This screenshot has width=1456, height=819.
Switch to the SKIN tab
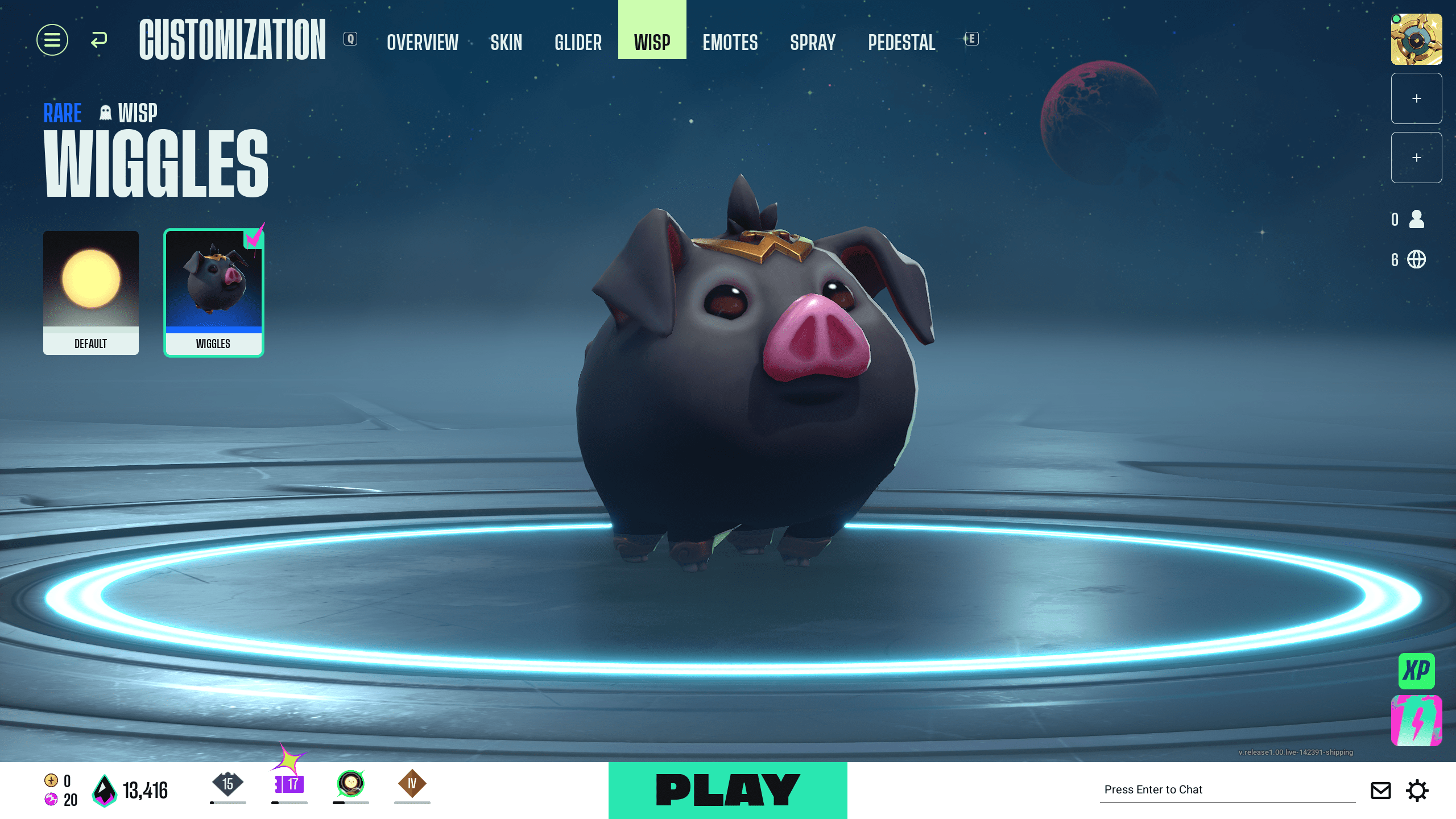pyautogui.click(x=506, y=42)
